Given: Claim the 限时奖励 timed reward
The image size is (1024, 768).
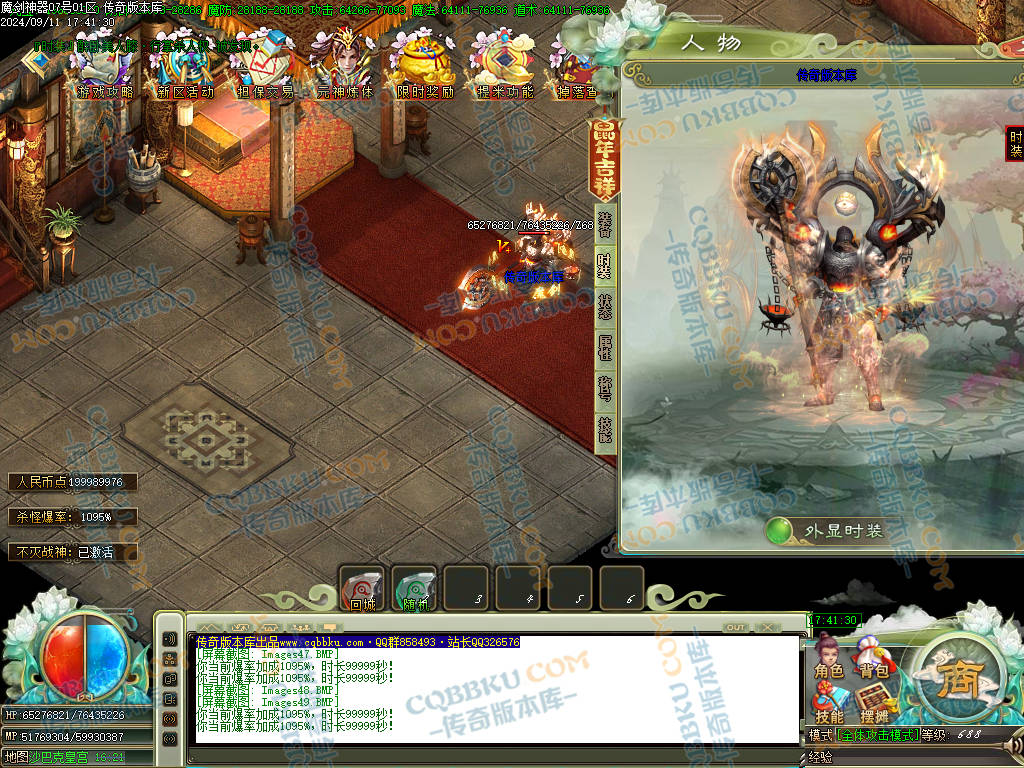Looking at the screenshot, I should (425, 66).
